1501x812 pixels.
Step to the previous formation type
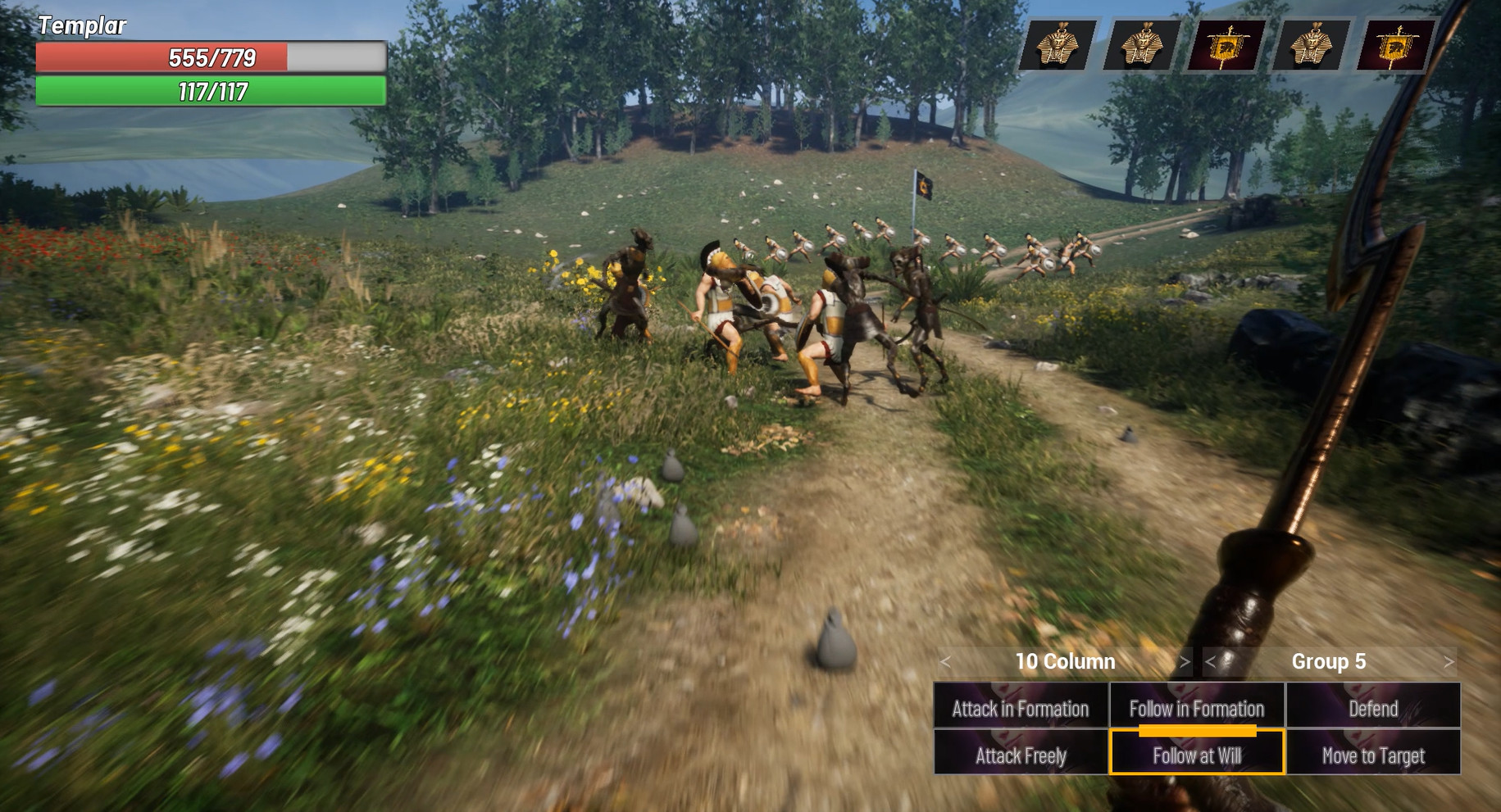pyautogui.click(x=946, y=661)
